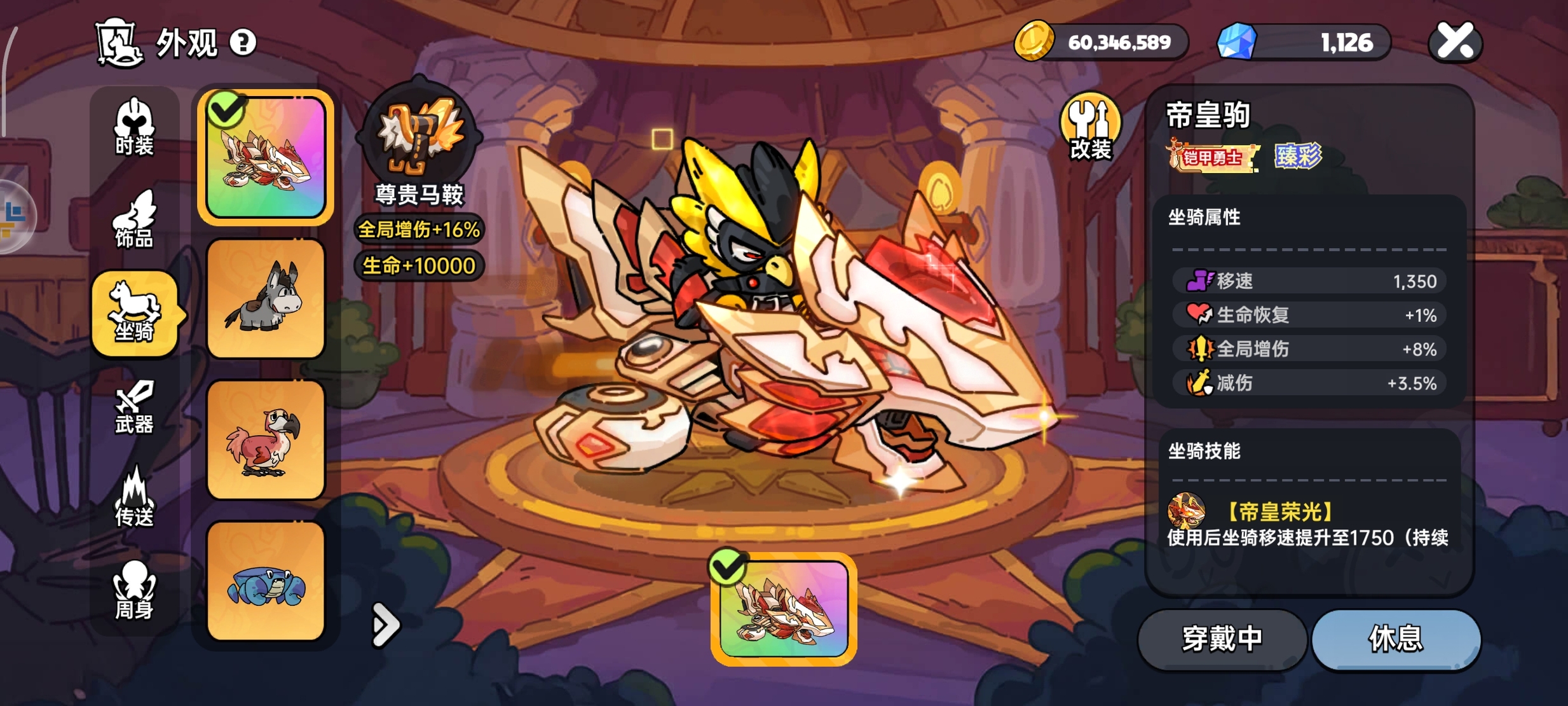Click the blue diamond currency icon
Screen dimensions: 1568x706
pyautogui.click(x=1236, y=42)
